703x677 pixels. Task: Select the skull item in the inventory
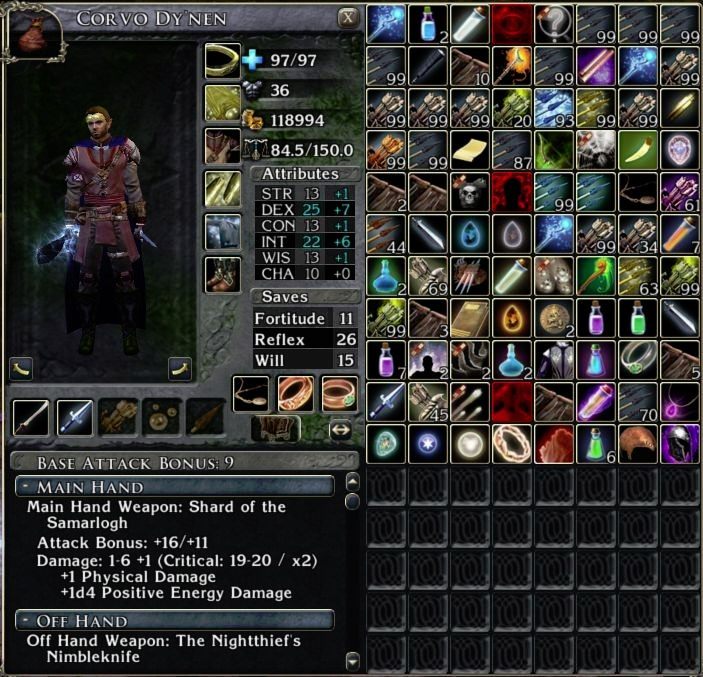469,190
